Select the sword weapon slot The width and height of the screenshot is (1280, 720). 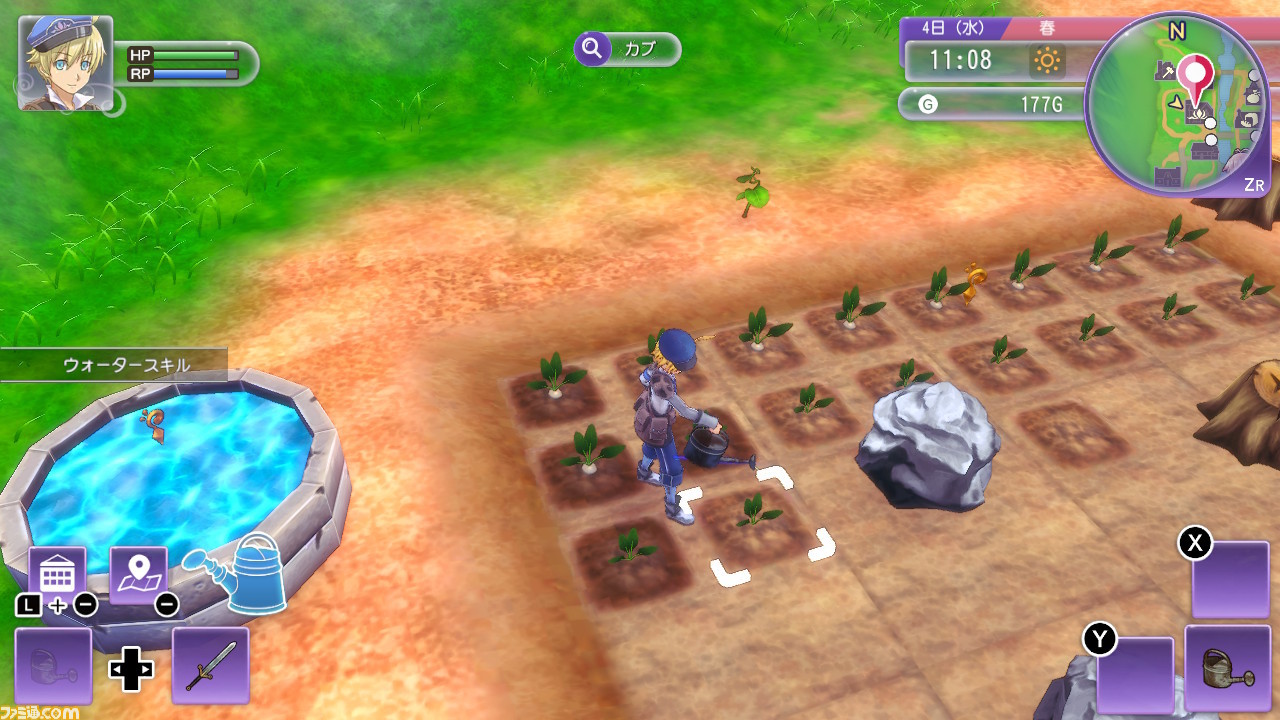tap(210, 665)
